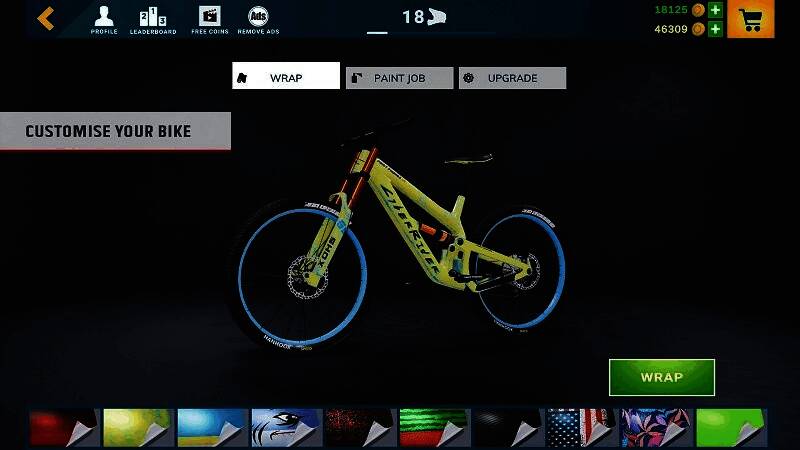Pick the American flag wrap
Image resolution: width=800 pixels, height=450 pixels.
(x=581, y=427)
